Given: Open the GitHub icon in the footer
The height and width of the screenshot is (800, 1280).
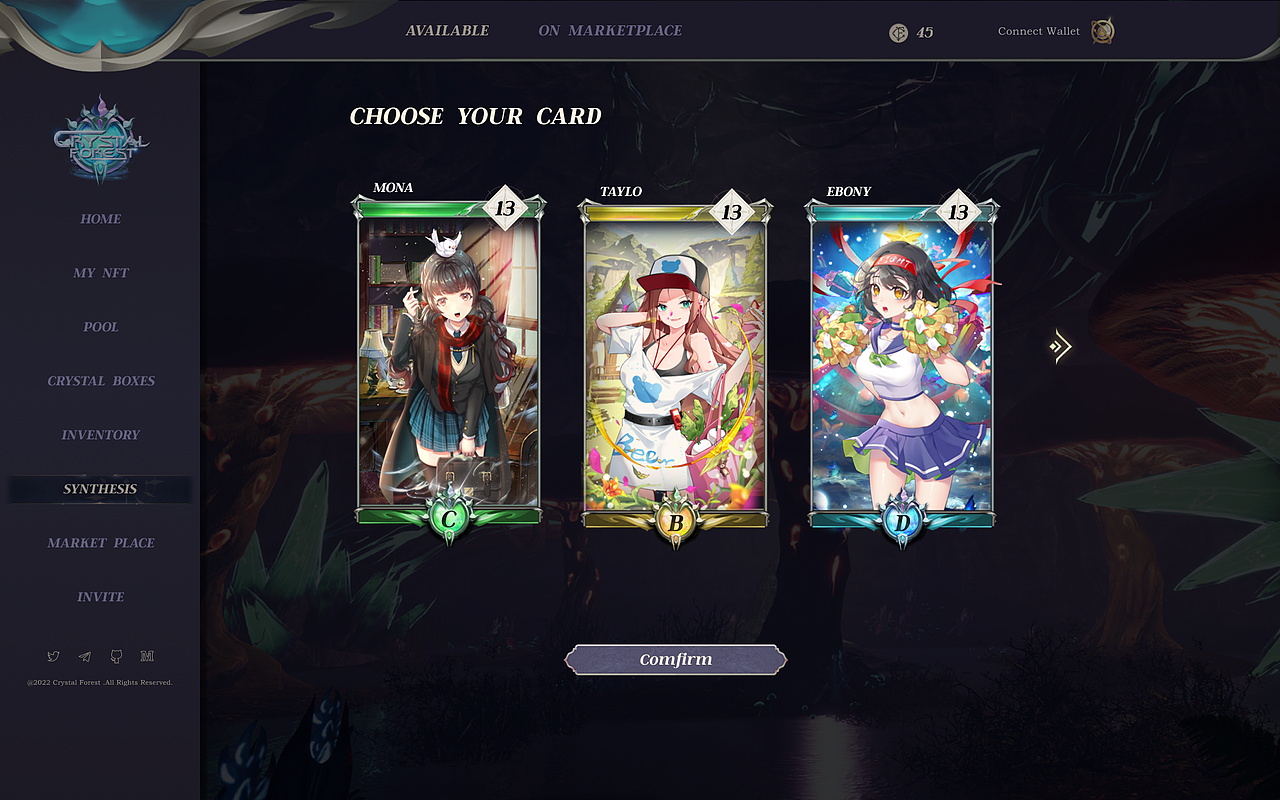Looking at the screenshot, I should click(x=116, y=655).
